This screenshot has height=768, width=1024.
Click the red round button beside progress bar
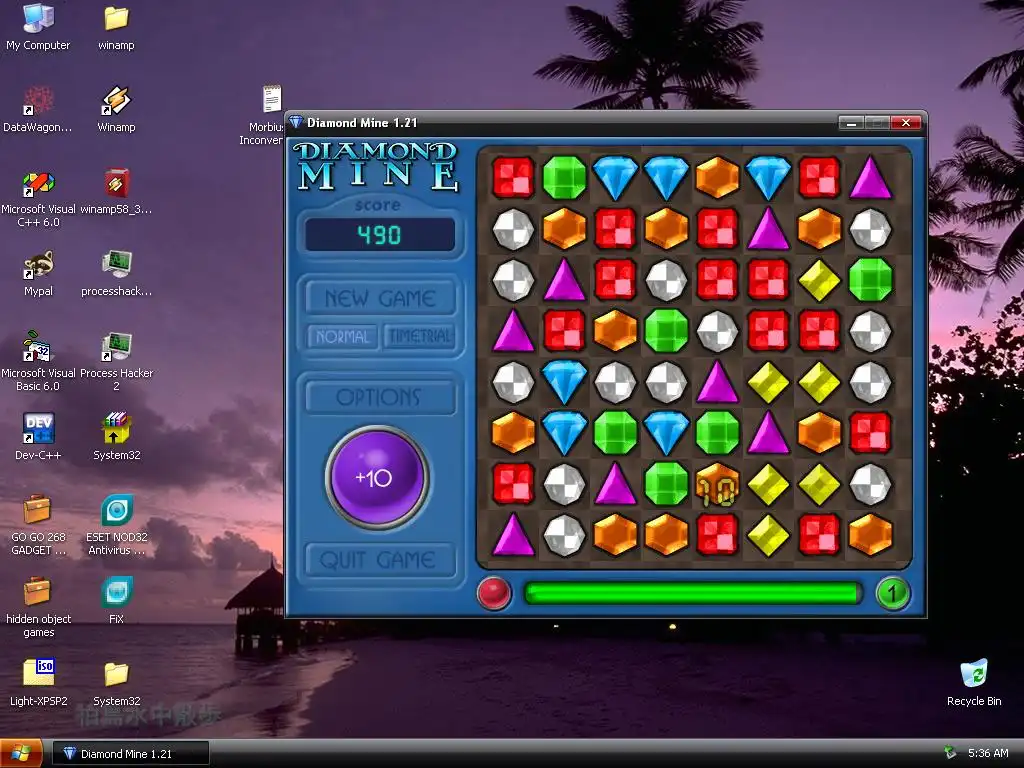coord(493,593)
